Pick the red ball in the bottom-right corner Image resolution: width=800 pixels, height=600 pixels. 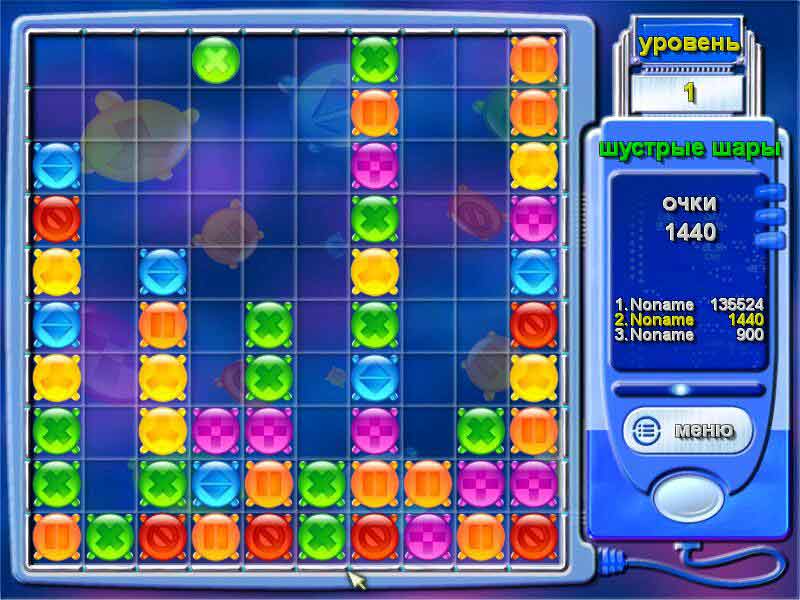pyautogui.click(x=534, y=537)
